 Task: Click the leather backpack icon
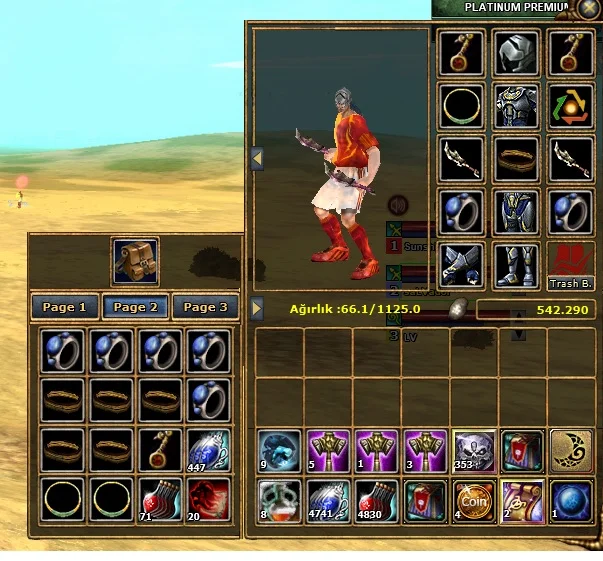[x=134, y=261]
